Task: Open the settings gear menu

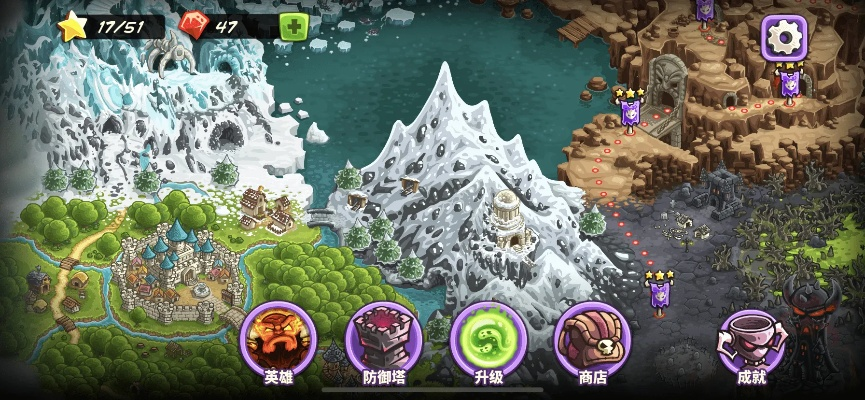Action: pyautogui.click(x=785, y=38)
